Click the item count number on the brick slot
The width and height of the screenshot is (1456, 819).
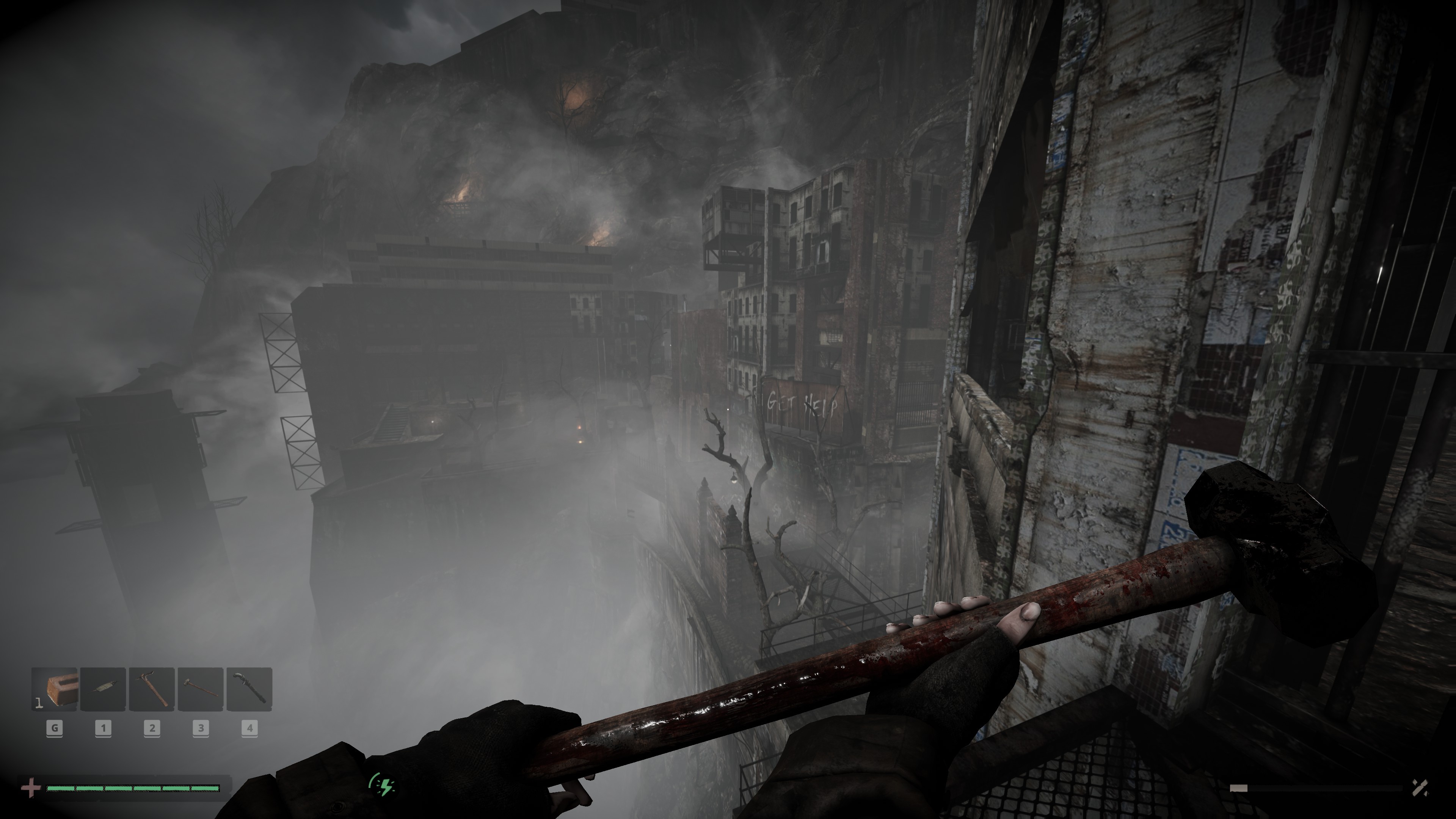point(39,704)
